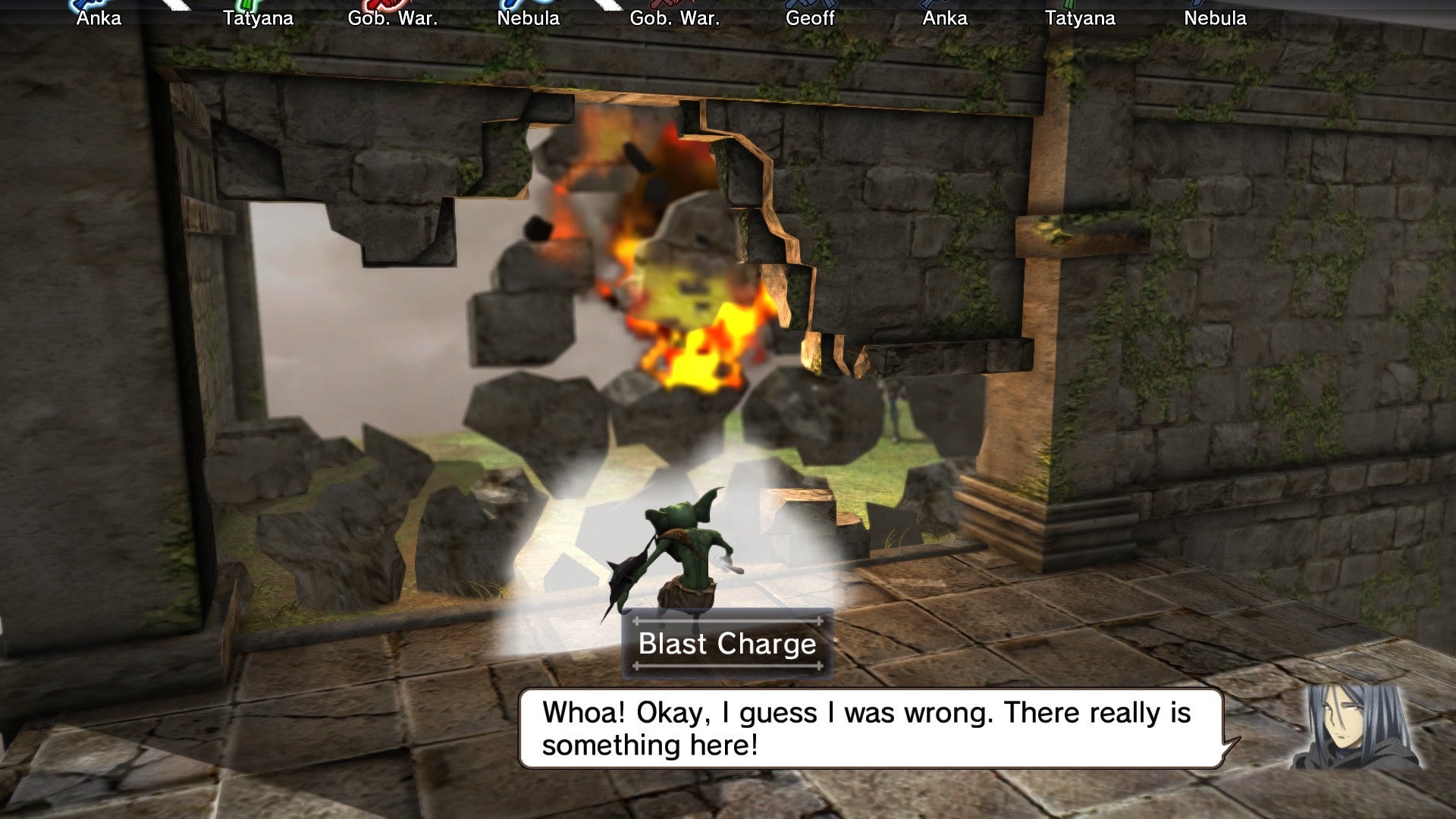This screenshot has height=819, width=1456.
Task: Click the Anka name label in the turn bar
Action: click(98, 17)
